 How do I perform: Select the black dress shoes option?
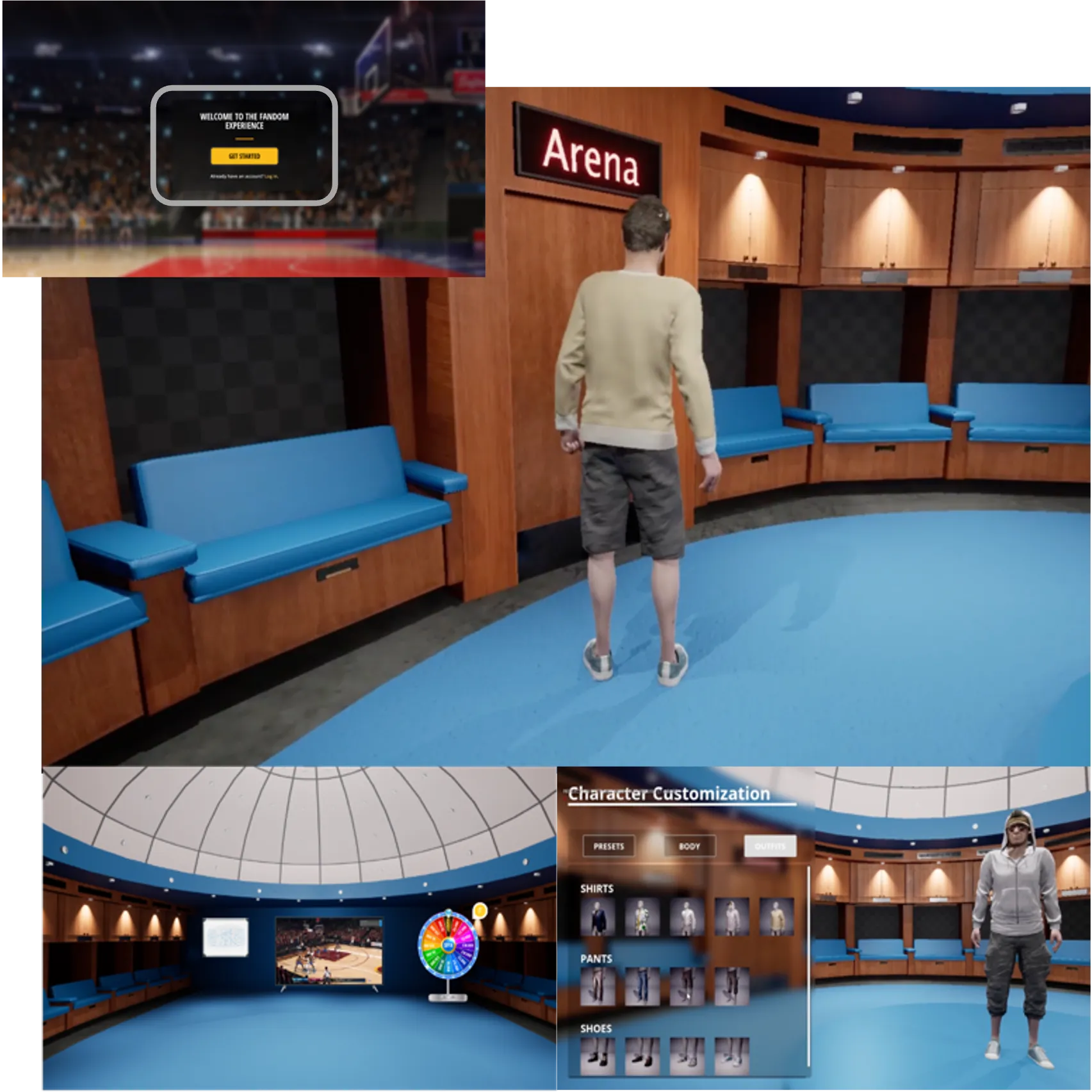pos(599,1057)
